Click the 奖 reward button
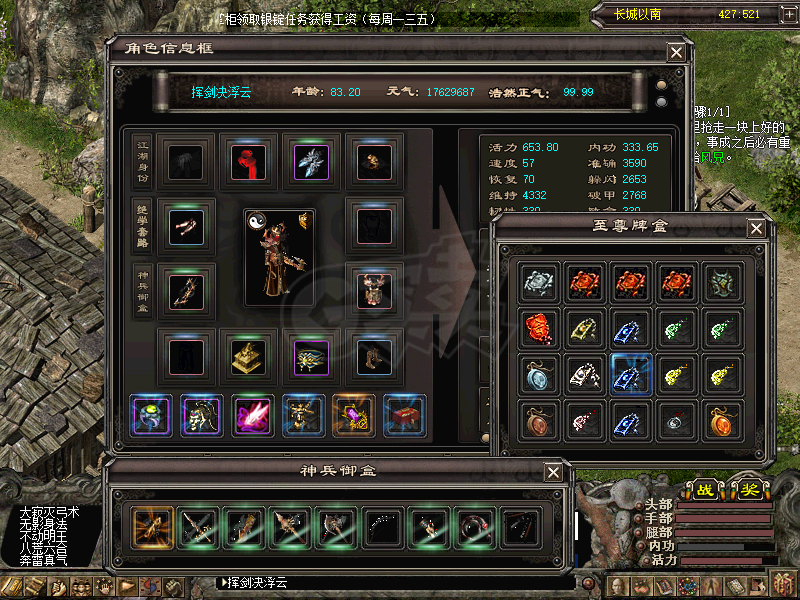Image resolution: width=800 pixels, height=600 pixels. point(748,491)
